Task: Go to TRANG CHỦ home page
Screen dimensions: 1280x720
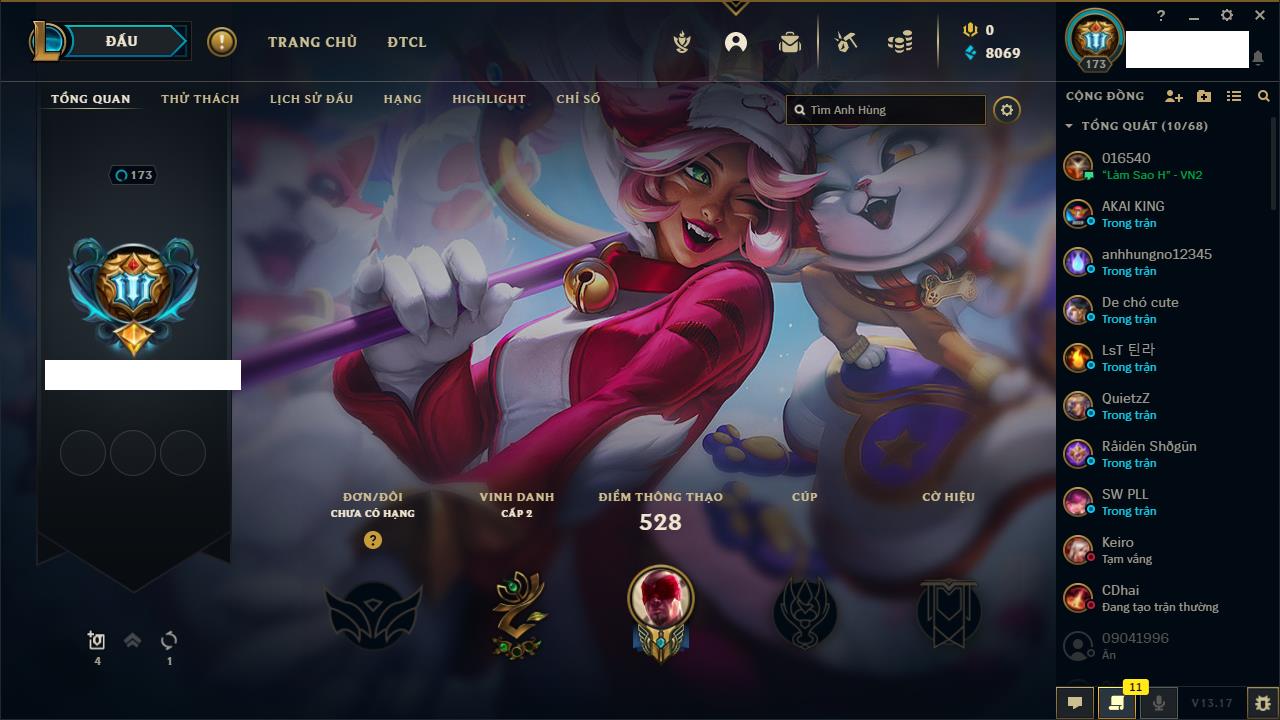Action: (x=312, y=42)
